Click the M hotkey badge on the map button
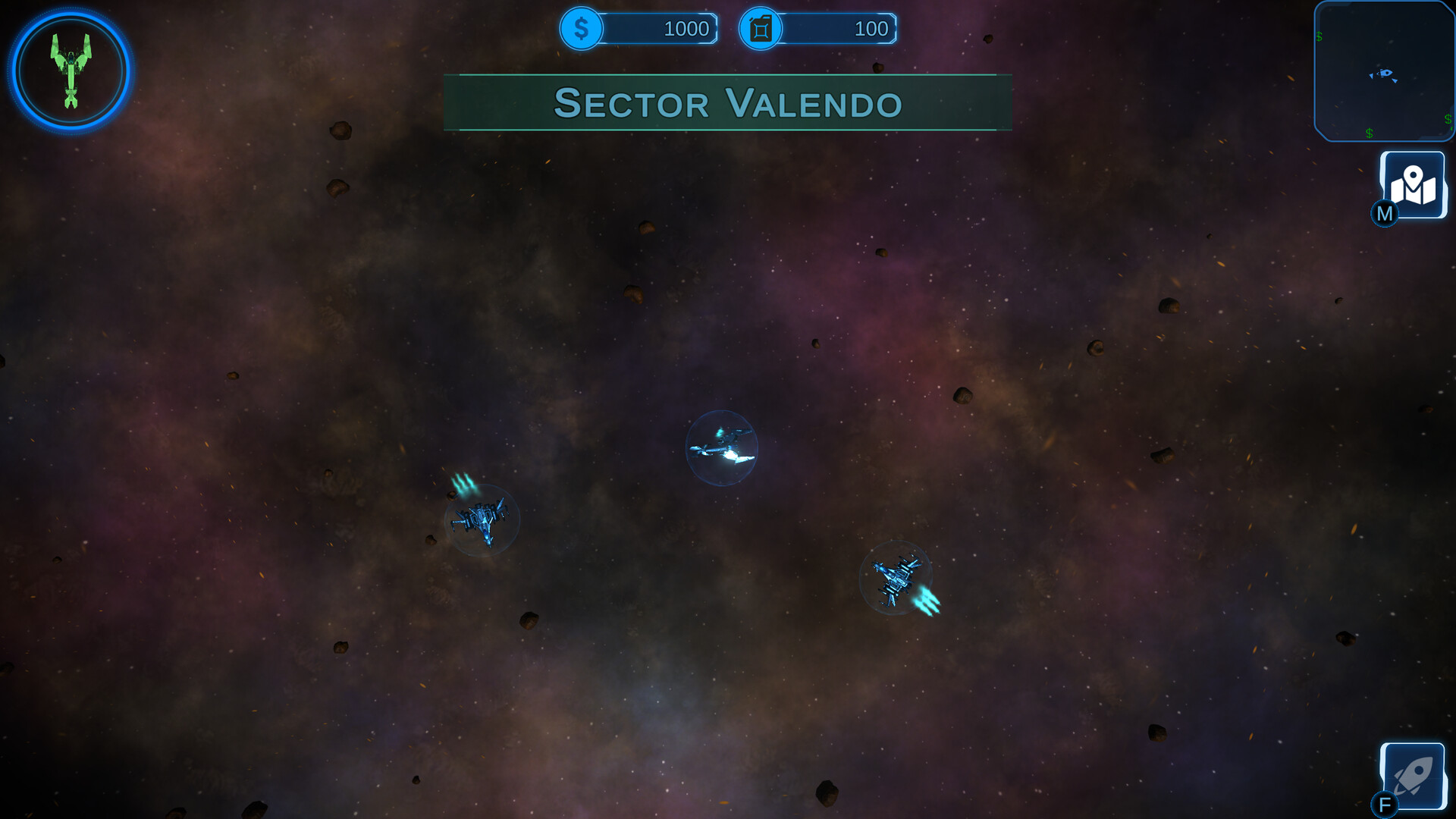 [x=1385, y=215]
